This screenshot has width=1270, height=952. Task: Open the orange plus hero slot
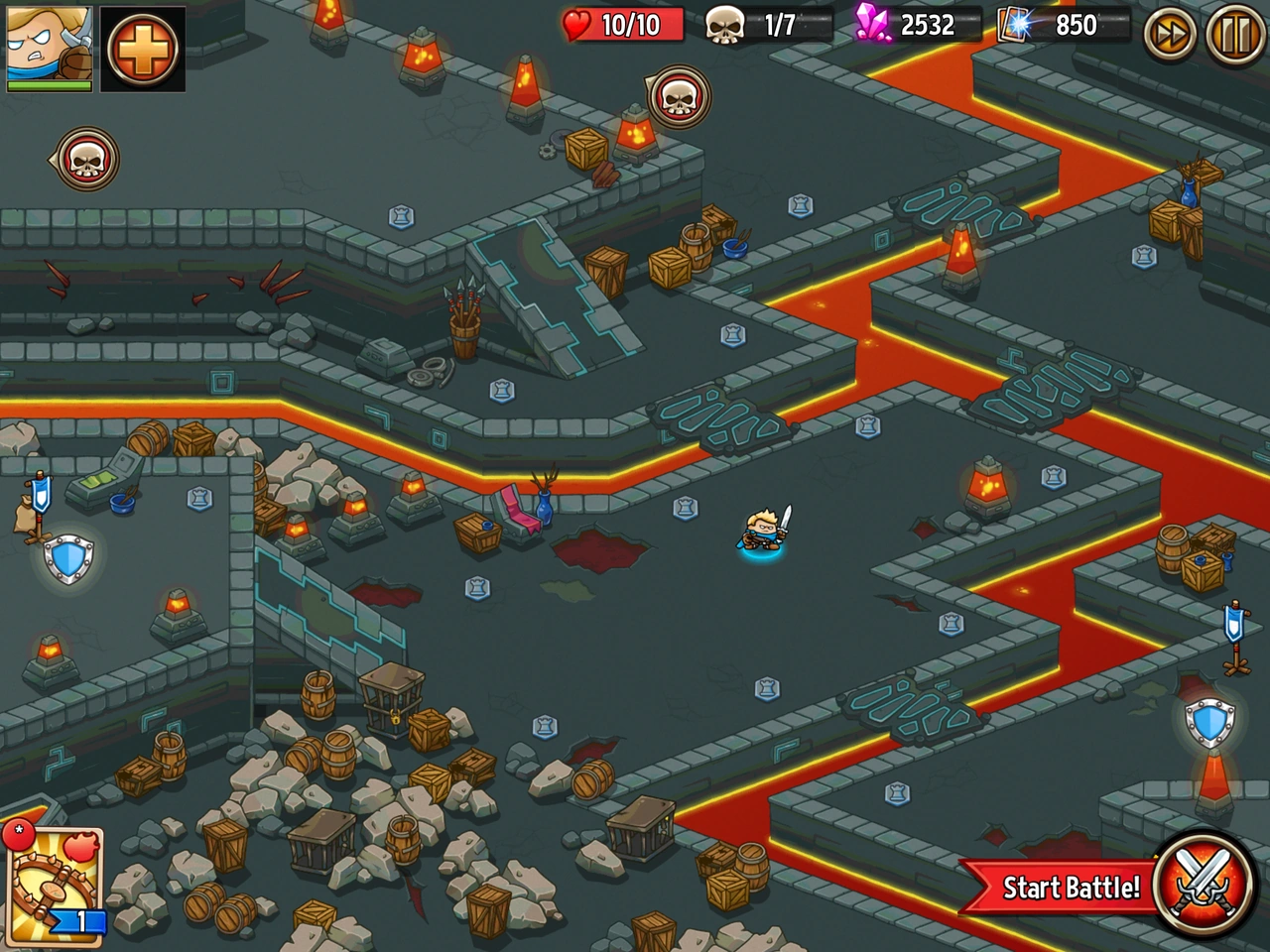coord(143,48)
